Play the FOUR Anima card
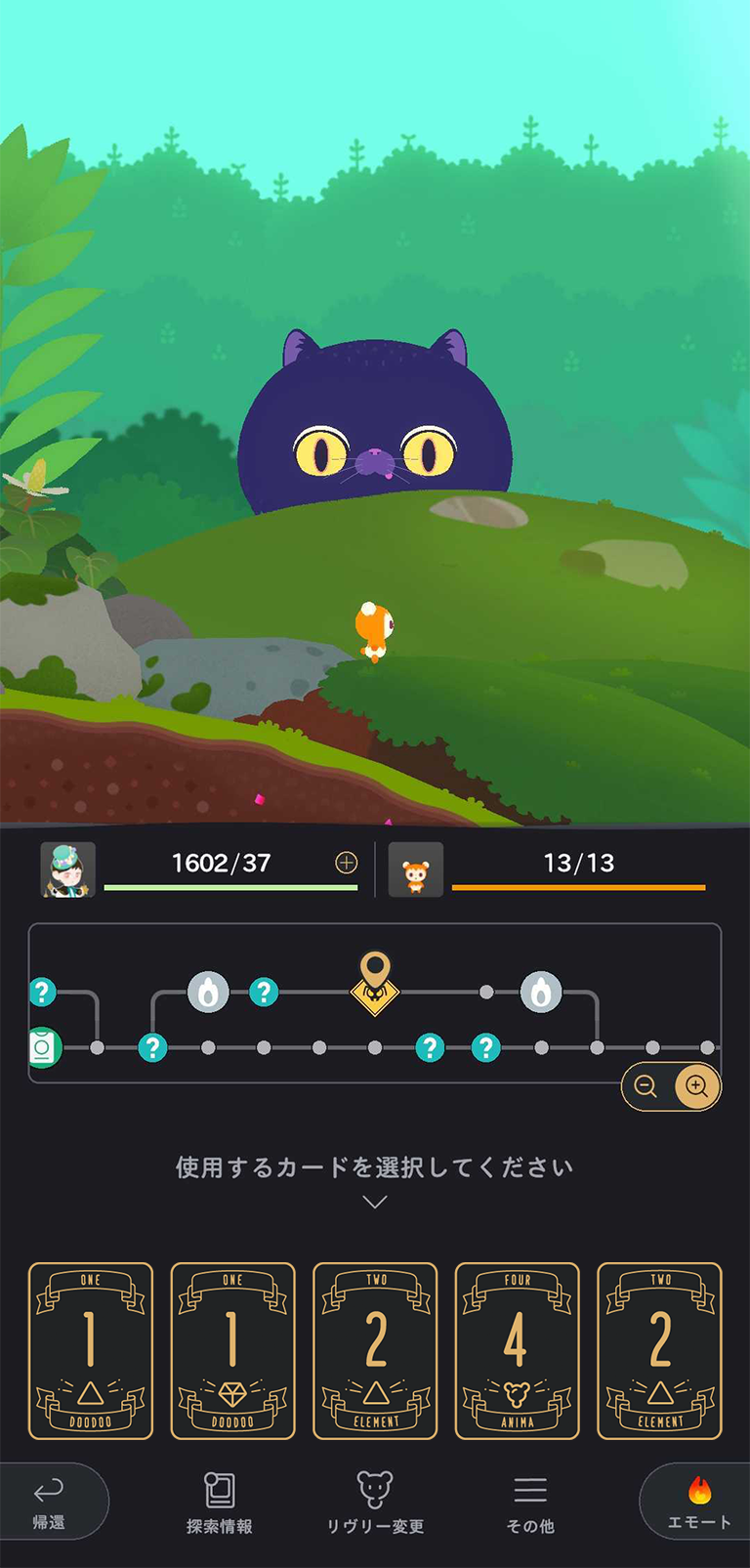 (x=517, y=1351)
